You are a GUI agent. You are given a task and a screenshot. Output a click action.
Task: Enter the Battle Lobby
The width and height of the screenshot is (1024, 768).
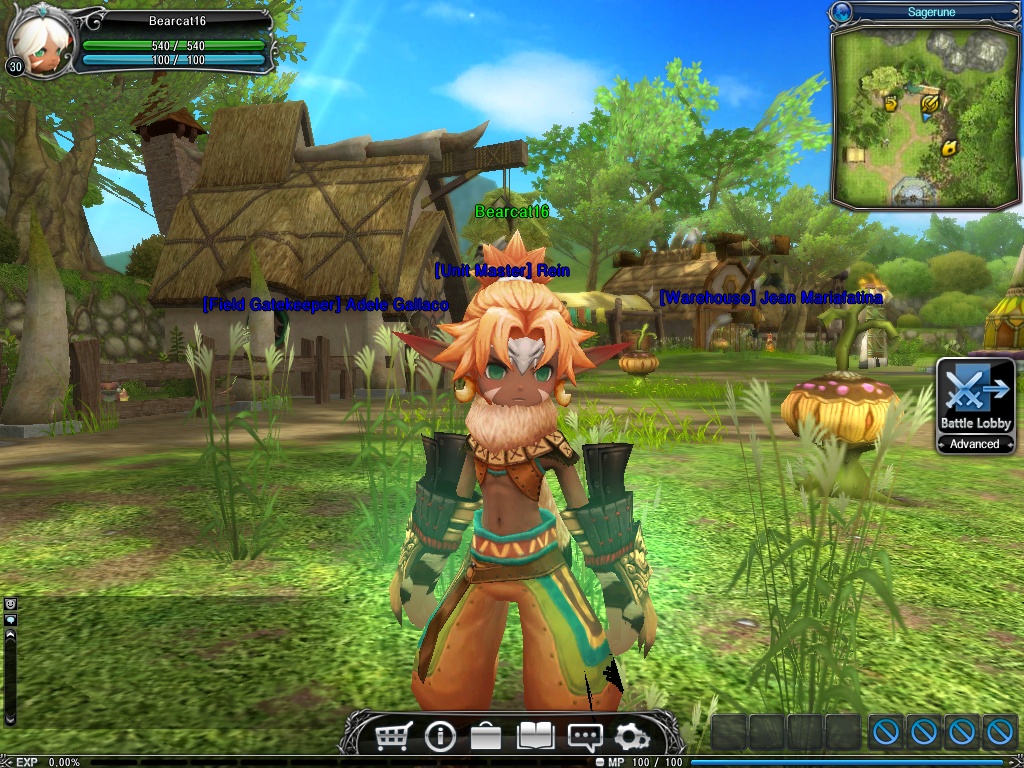[x=975, y=396]
